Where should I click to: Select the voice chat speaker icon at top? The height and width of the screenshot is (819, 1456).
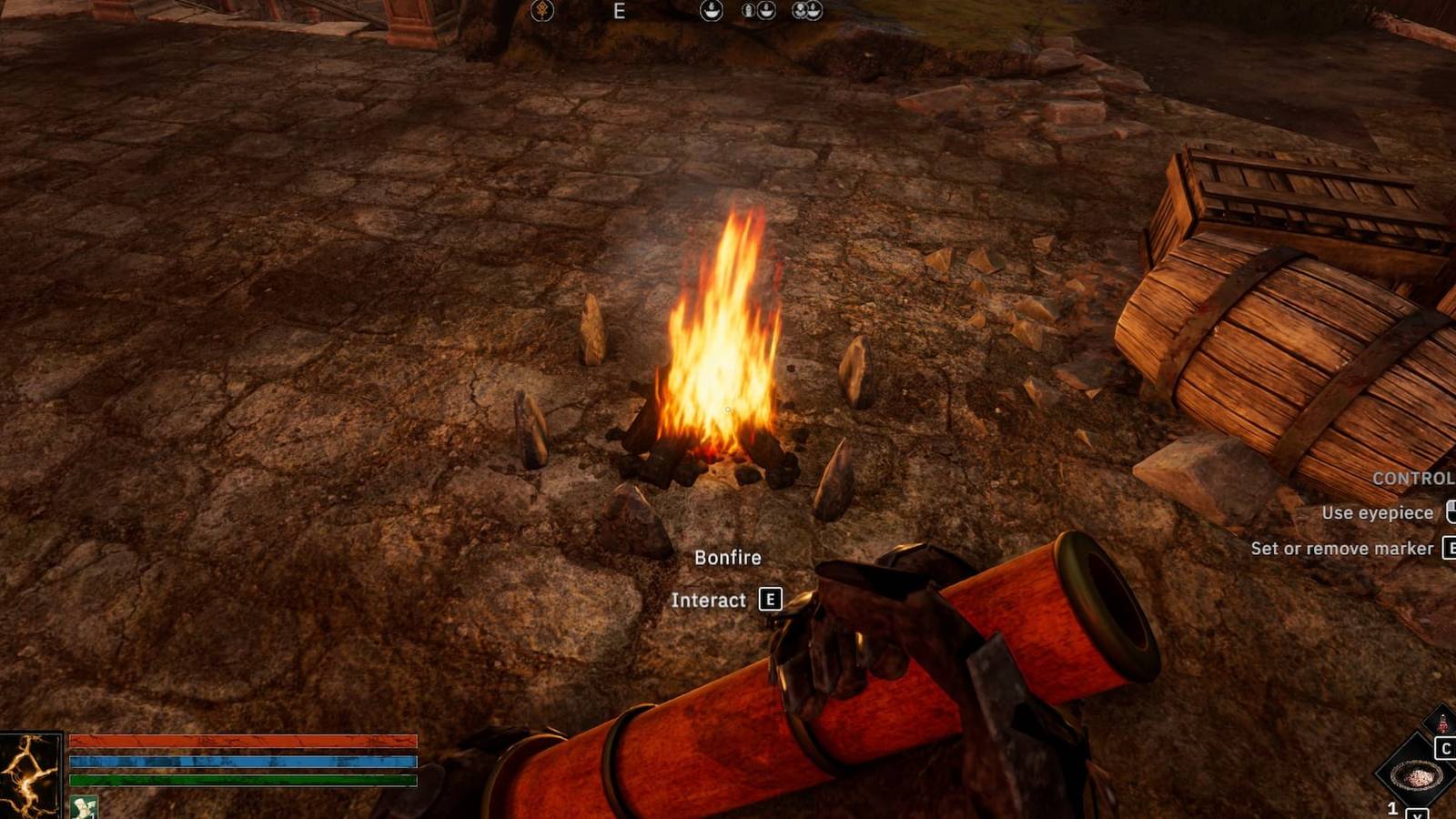pos(711,12)
